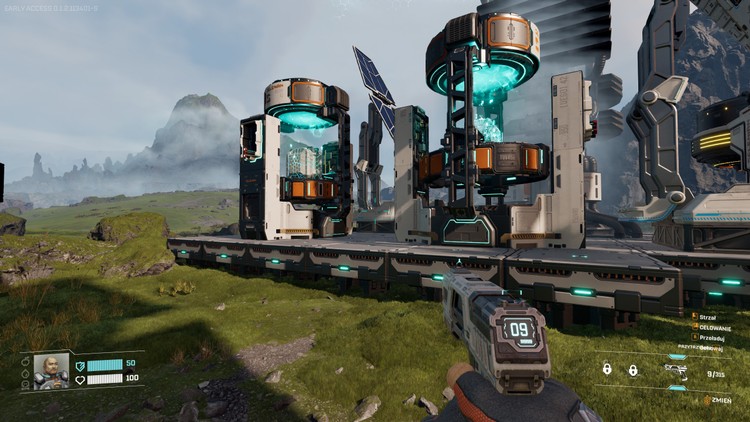
Task: Click the apple hunger status icon
Action: [25, 361]
